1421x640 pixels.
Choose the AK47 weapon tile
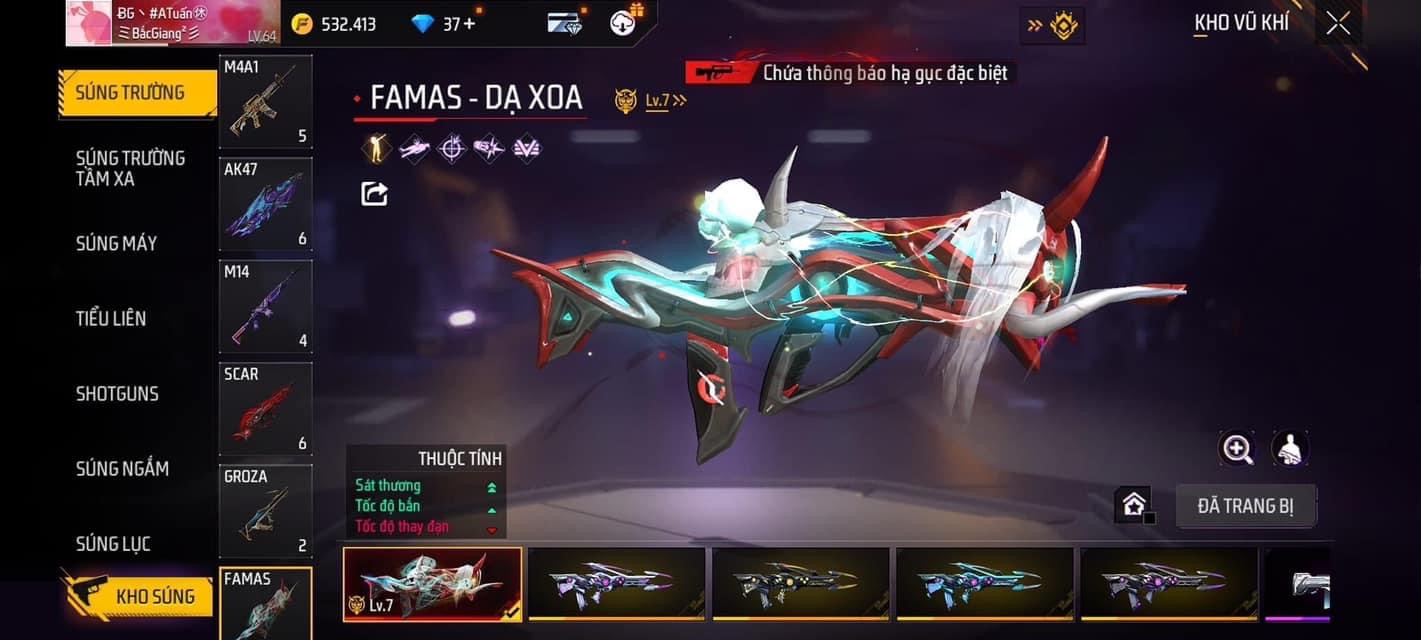coord(265,204)
